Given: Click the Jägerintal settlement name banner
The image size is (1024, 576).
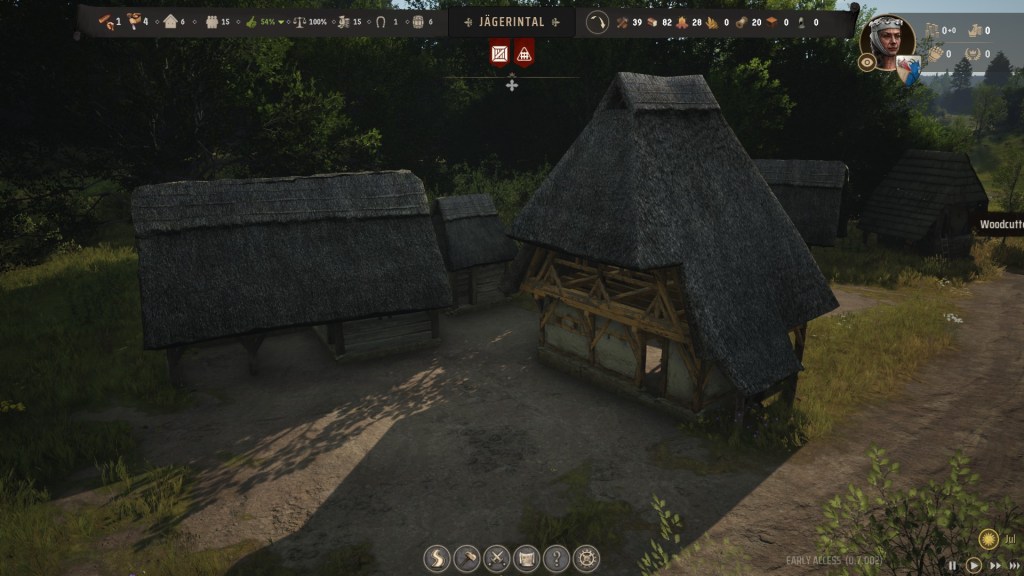Looking at the screenshot, I should (511, 22).
